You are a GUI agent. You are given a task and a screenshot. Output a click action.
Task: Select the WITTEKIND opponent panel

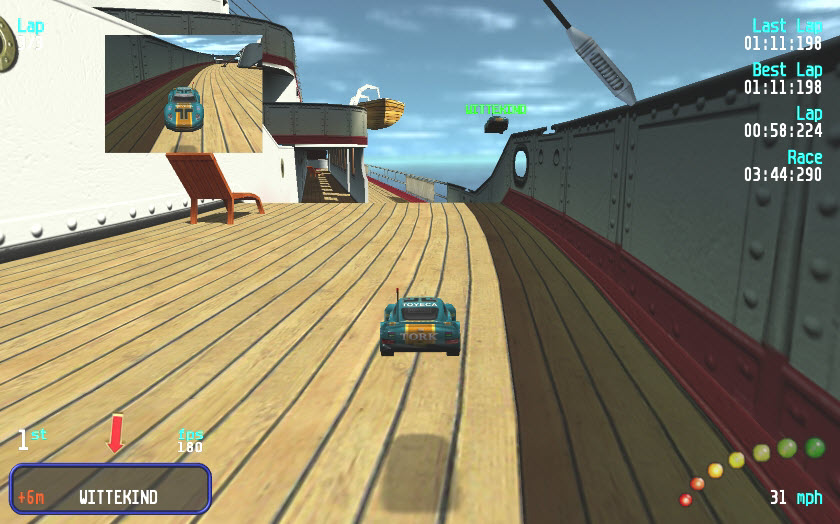pos(110,488)
